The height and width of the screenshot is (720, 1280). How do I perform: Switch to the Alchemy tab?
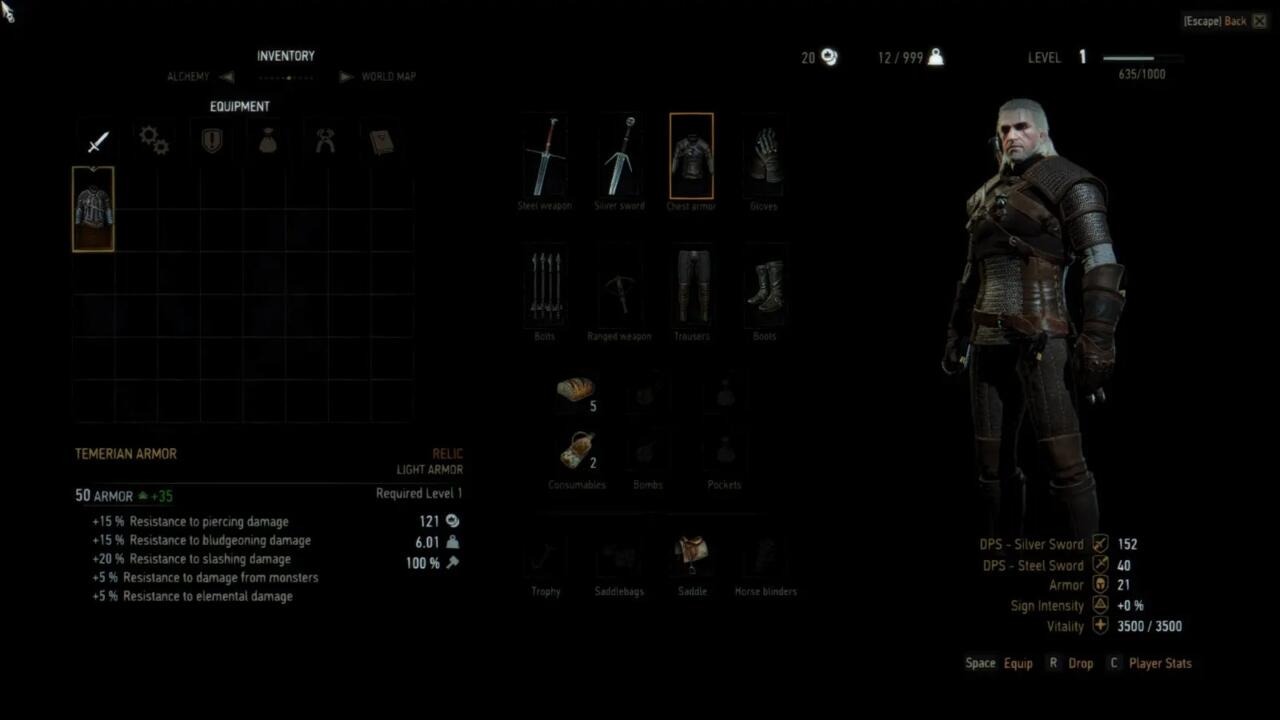188,76
